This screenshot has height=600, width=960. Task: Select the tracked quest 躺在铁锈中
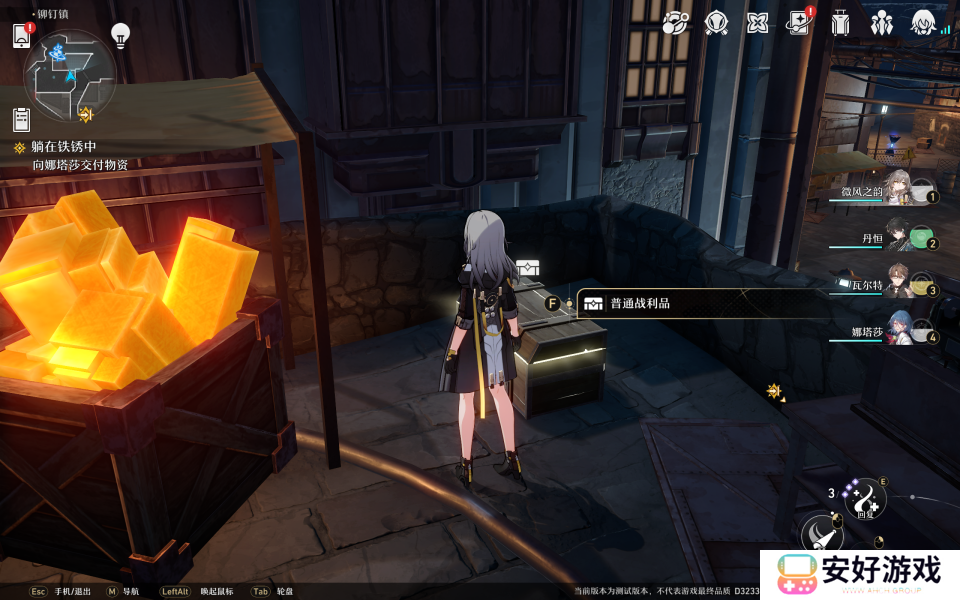tap(64, 147)
